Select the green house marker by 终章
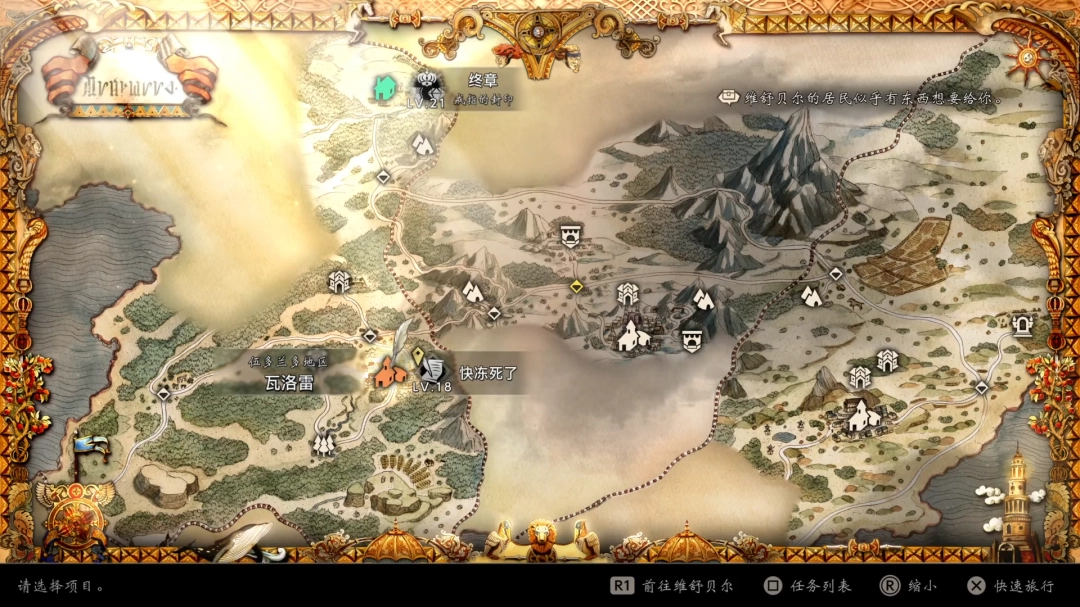The image size is (1080, 607). point(385,88)
